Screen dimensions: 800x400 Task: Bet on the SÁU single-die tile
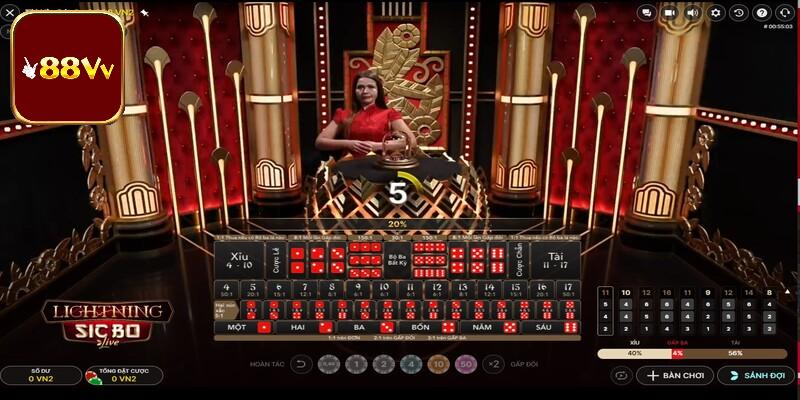pos(553,327)
